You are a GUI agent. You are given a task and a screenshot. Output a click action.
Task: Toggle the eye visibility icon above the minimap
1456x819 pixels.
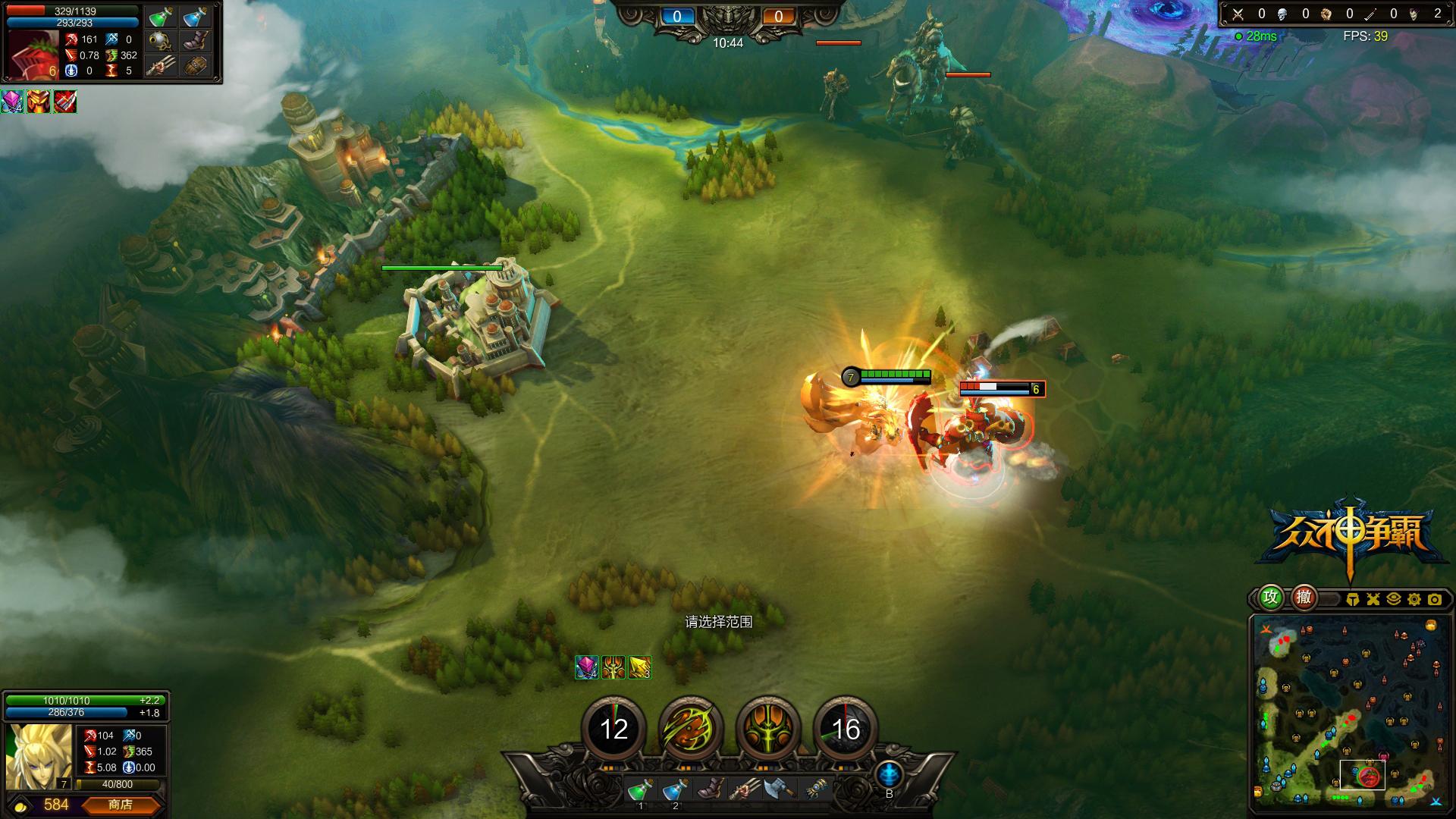(x=1393, y=599)
